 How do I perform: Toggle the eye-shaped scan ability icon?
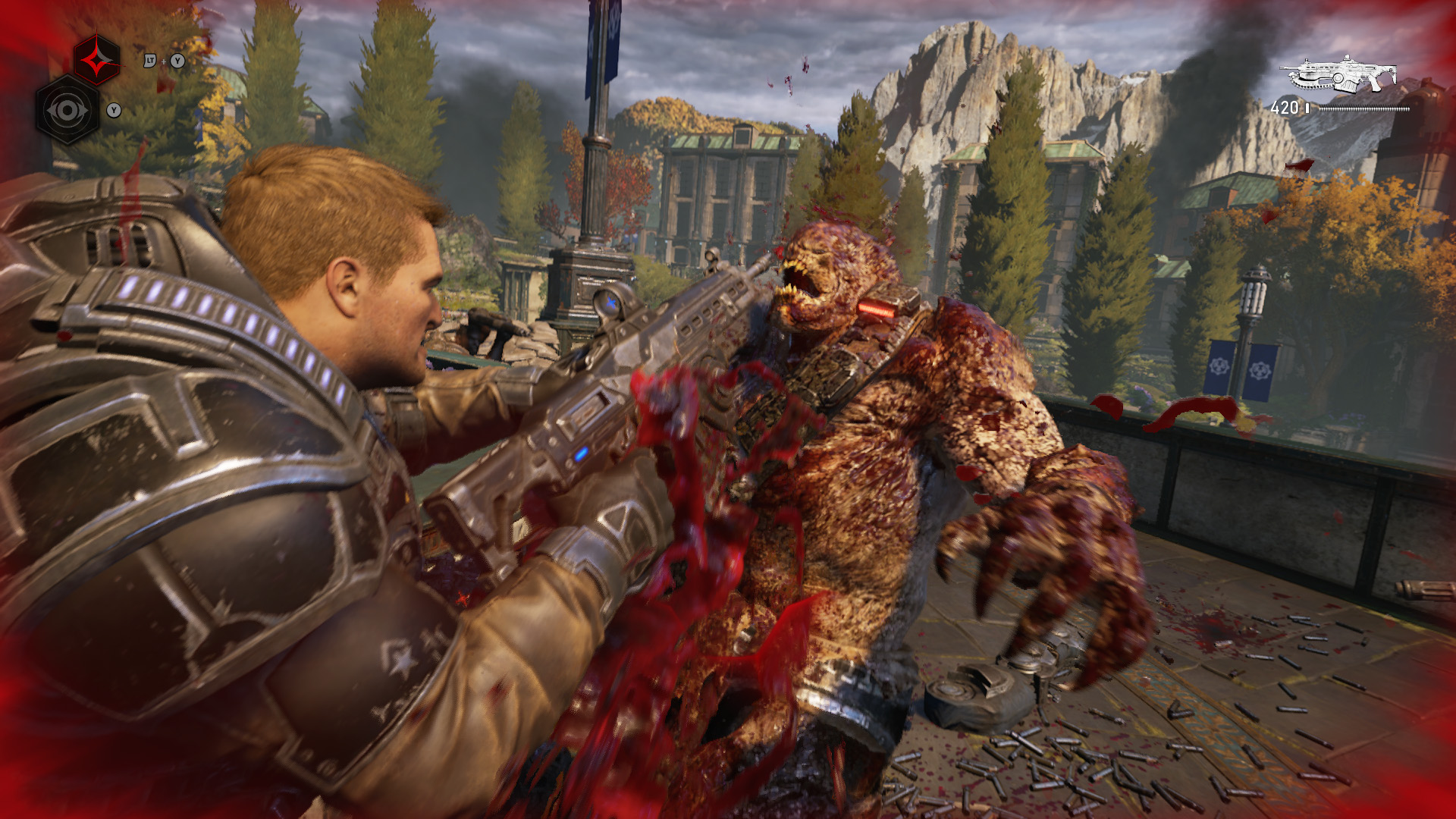point(67,110)
